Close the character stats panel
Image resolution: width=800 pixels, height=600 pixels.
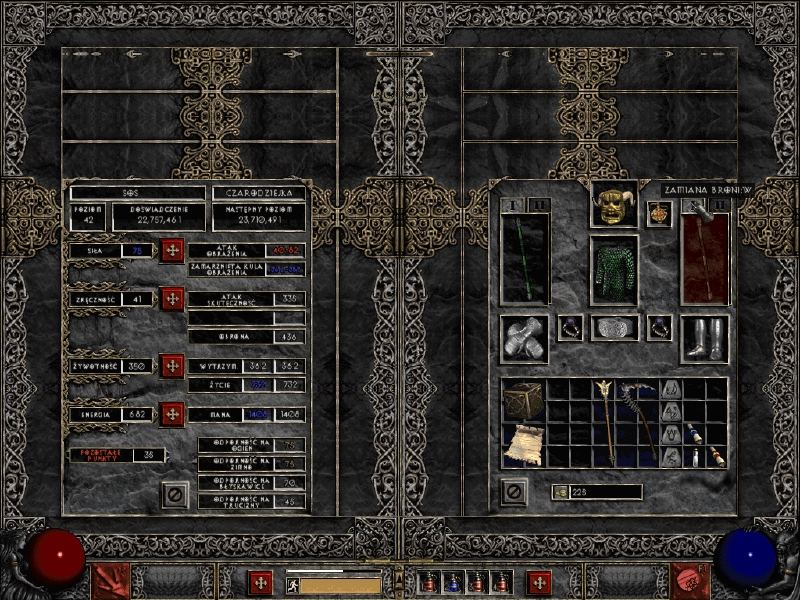click(175, 493)
